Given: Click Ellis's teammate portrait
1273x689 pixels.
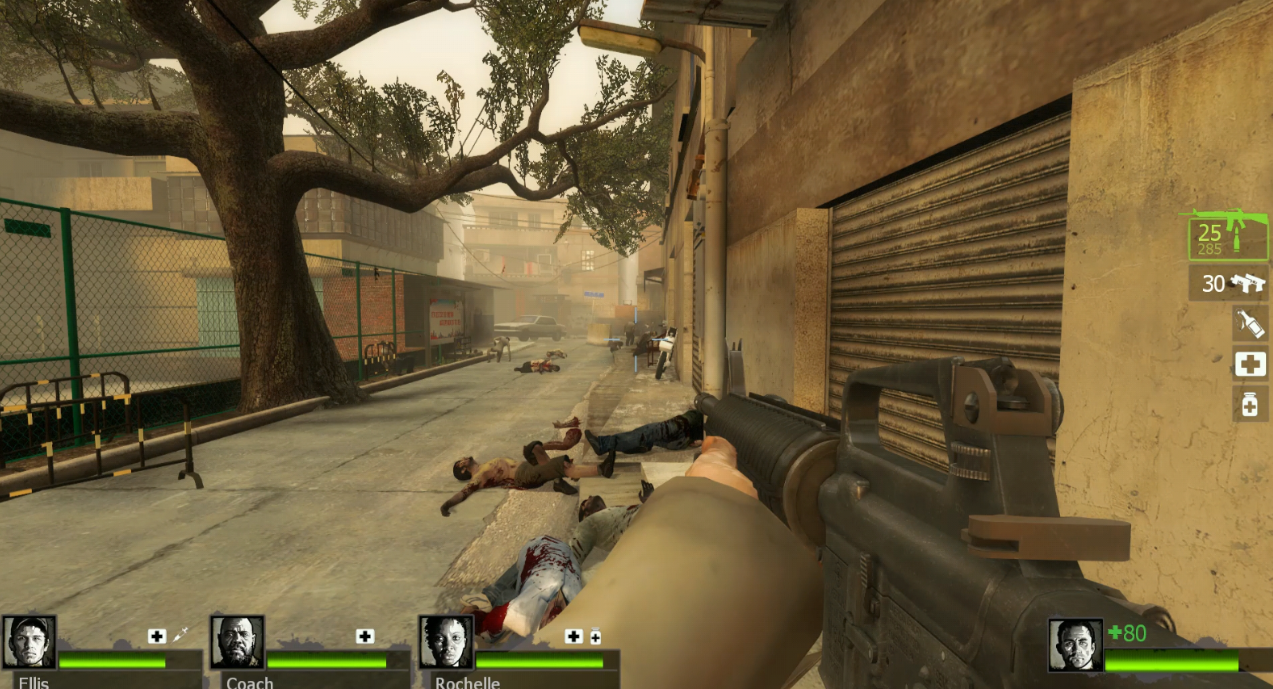Looking at the screenshot, I should [29, 643].
